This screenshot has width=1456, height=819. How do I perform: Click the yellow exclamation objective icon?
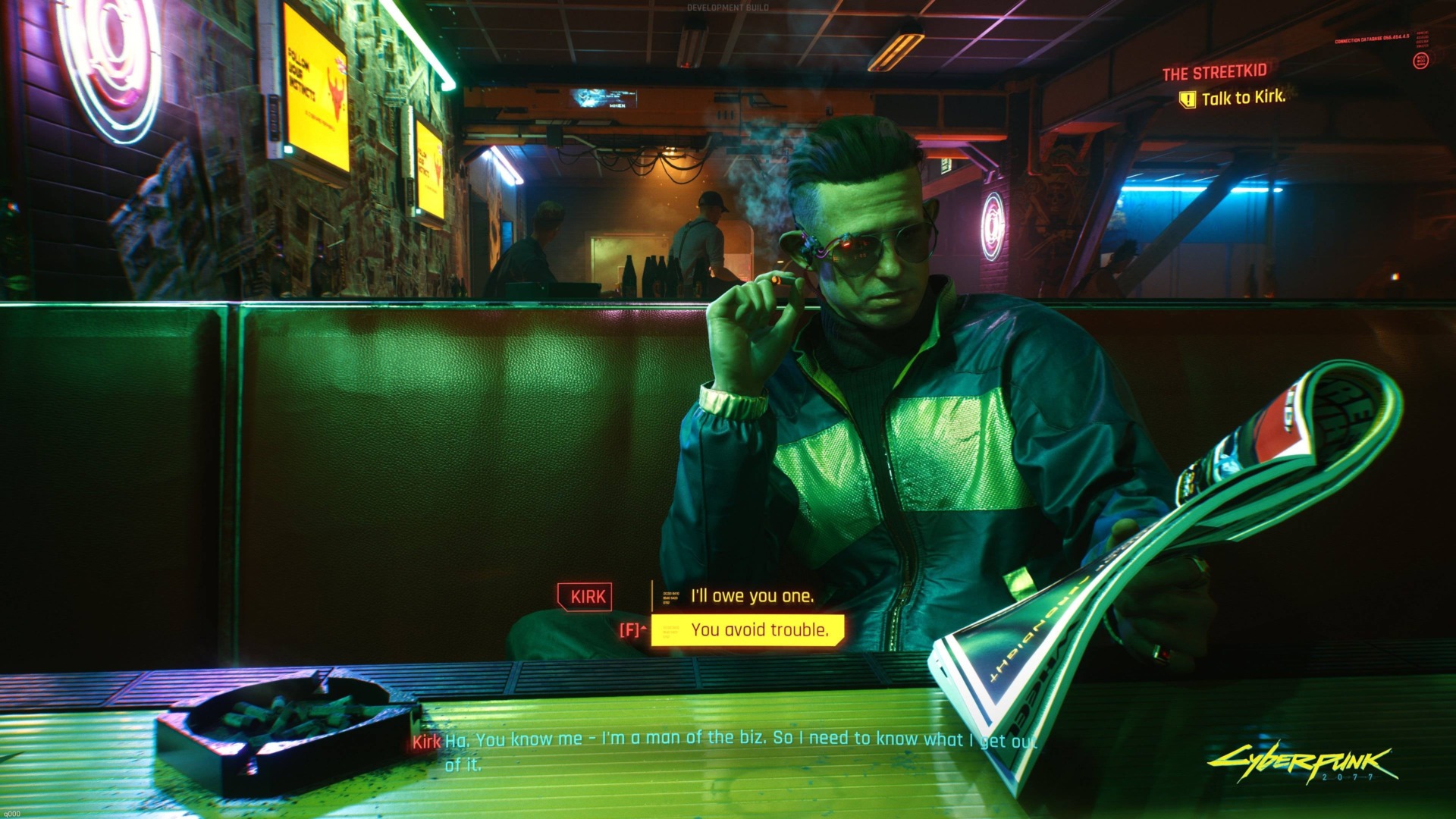click(x=1187, y=99)
